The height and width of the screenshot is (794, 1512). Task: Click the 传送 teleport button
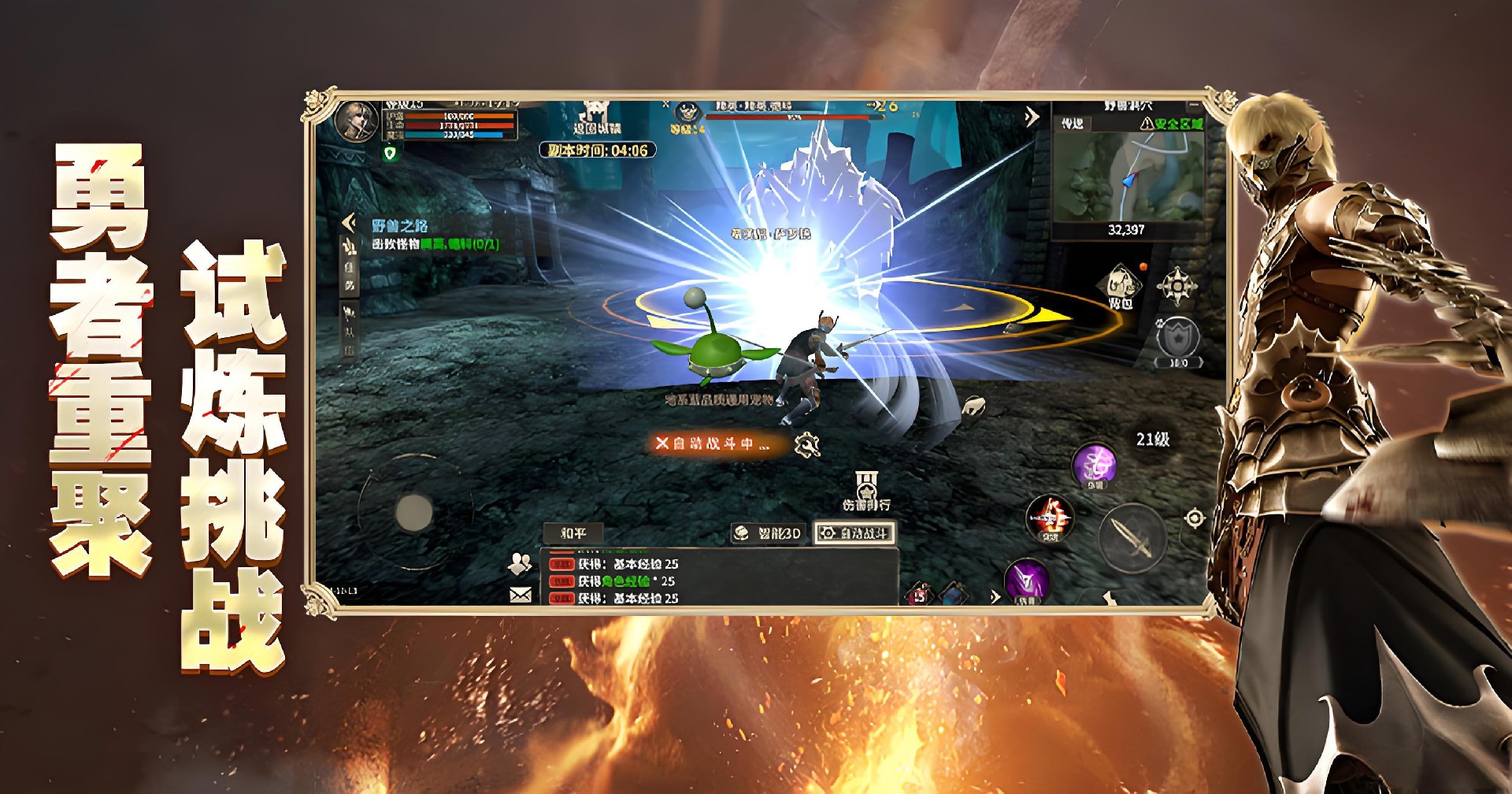(1073, 124)
